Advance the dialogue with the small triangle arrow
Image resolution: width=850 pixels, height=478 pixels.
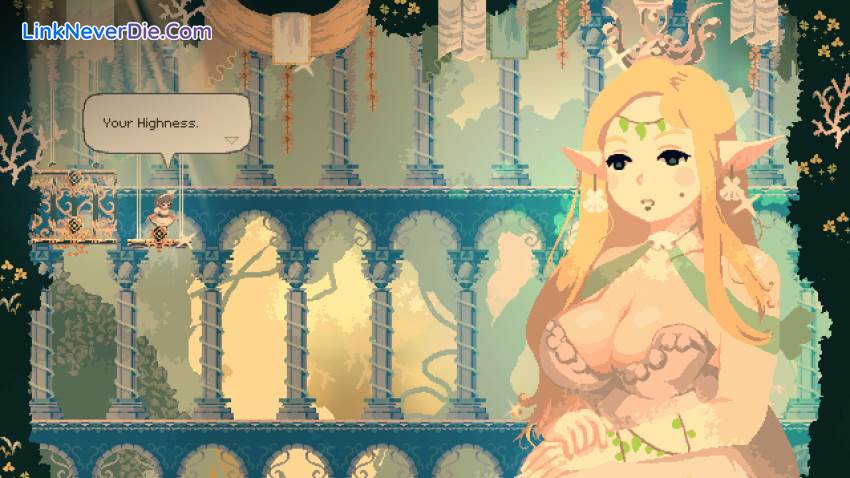click(x=232, y=141)
